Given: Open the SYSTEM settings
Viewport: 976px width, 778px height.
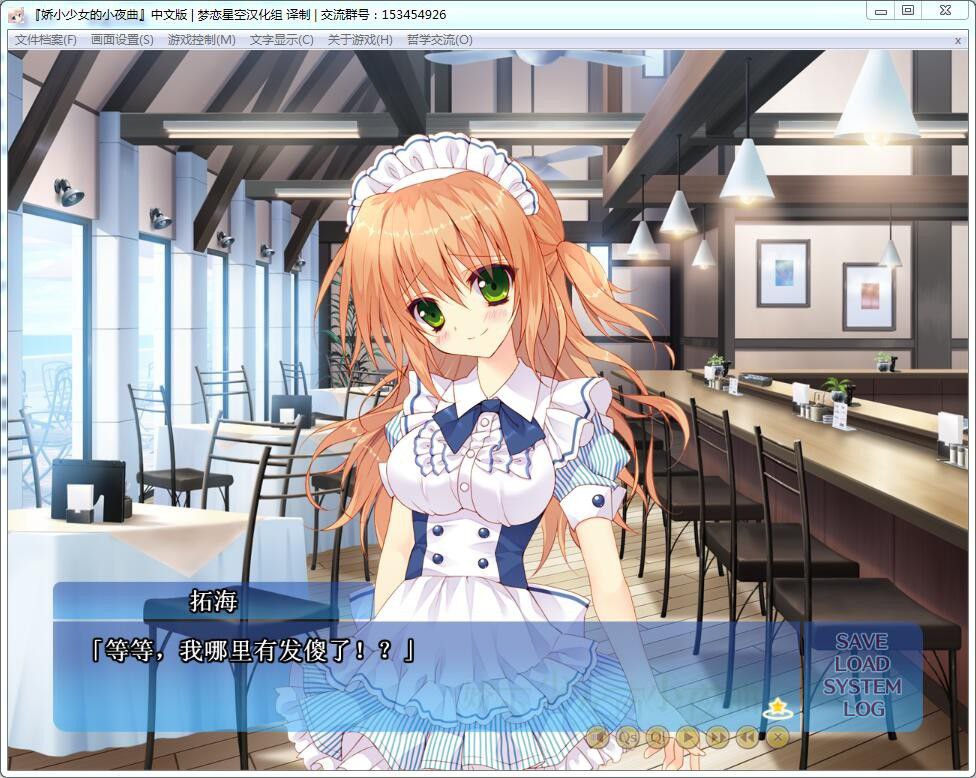Looking at the screenshot, I should pos(862,687).
